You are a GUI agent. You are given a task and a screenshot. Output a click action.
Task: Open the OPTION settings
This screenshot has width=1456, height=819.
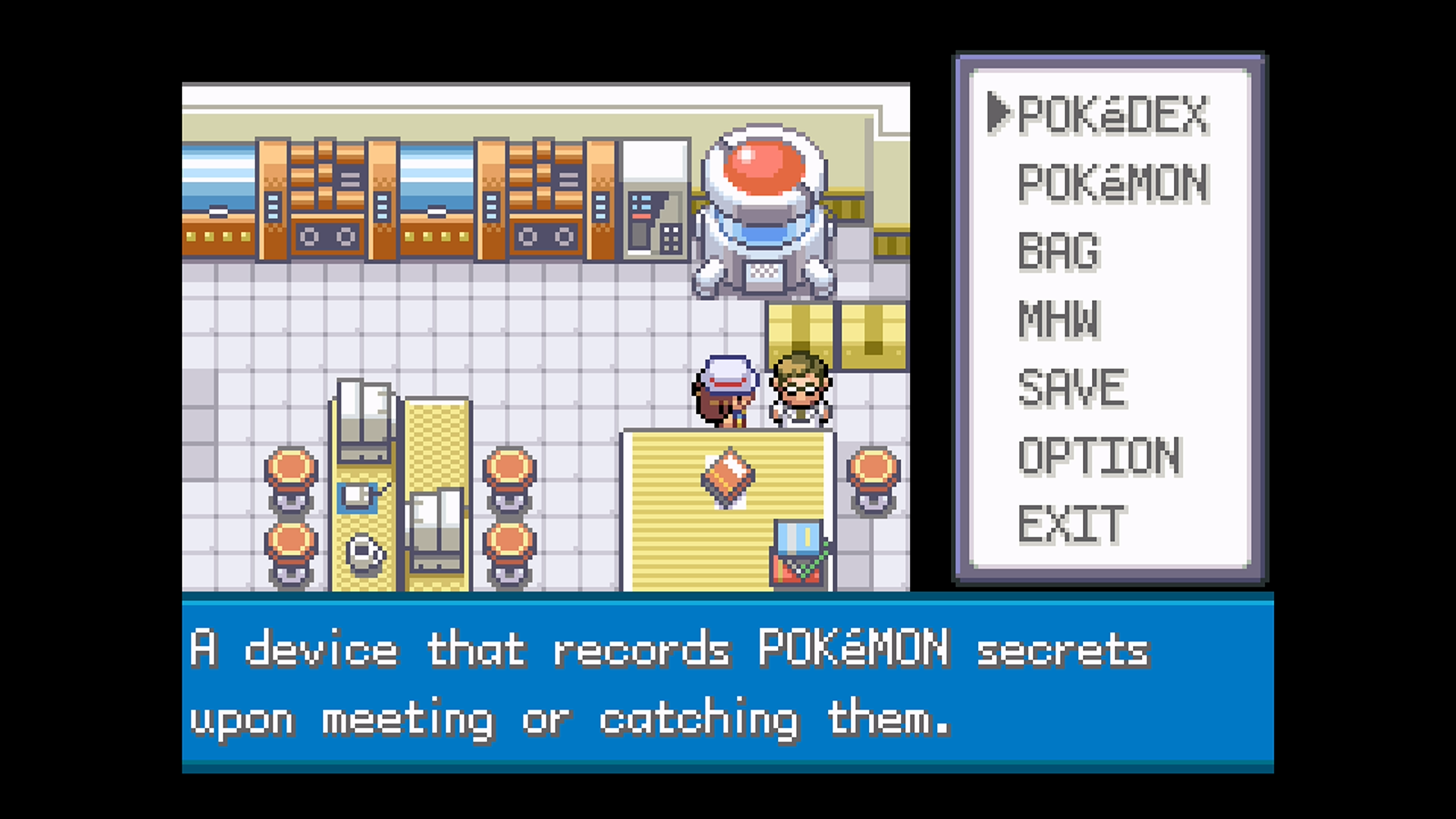(x=1099, y=457)
